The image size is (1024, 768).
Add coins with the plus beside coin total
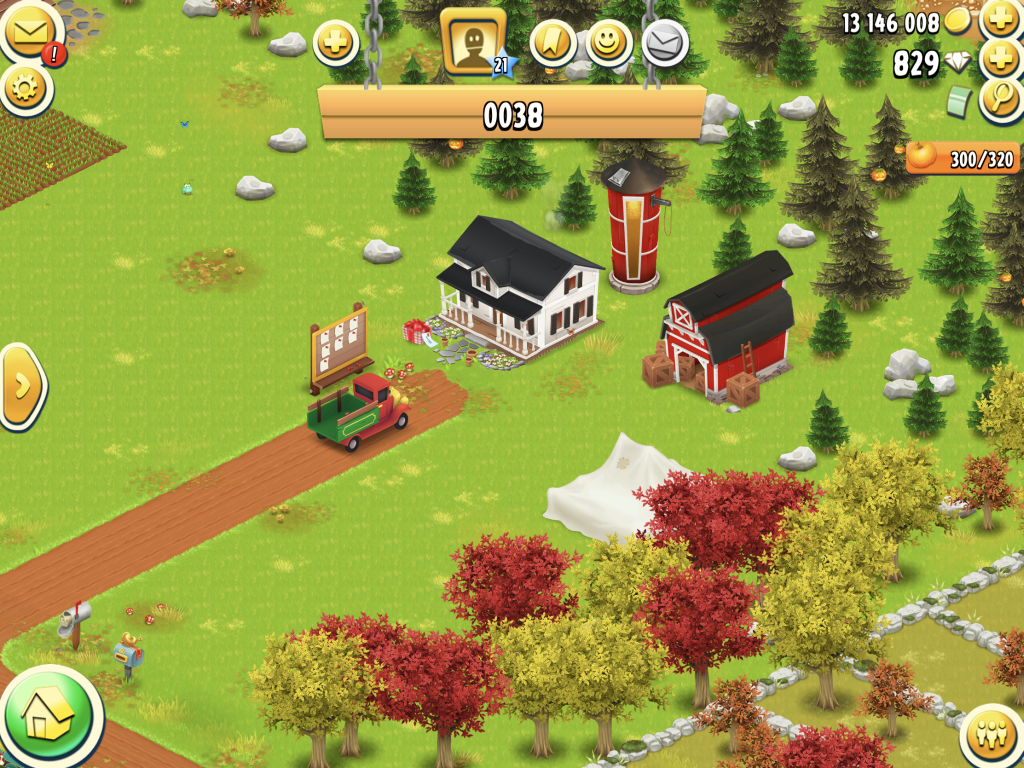(x=1000, y=18)
